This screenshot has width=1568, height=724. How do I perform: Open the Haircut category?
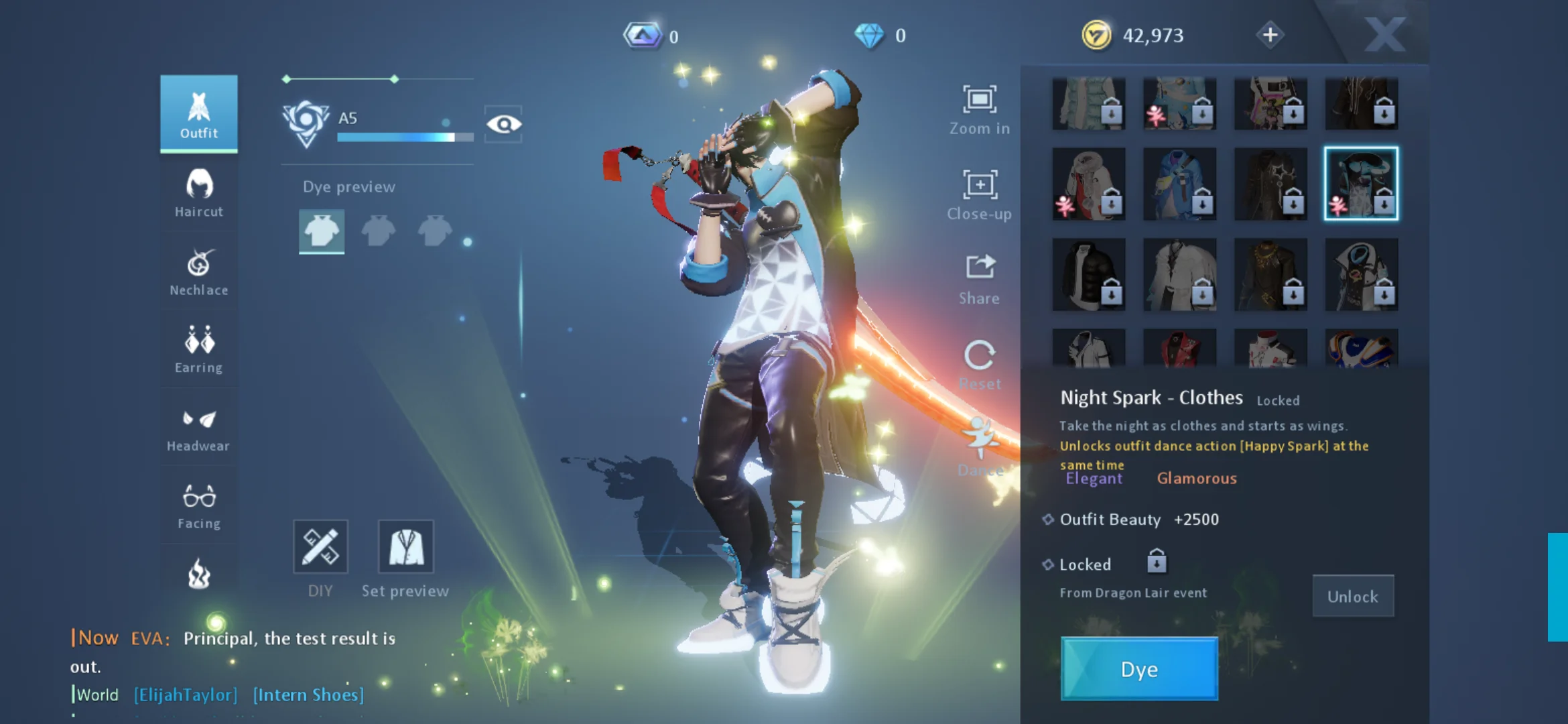point(198,192)
